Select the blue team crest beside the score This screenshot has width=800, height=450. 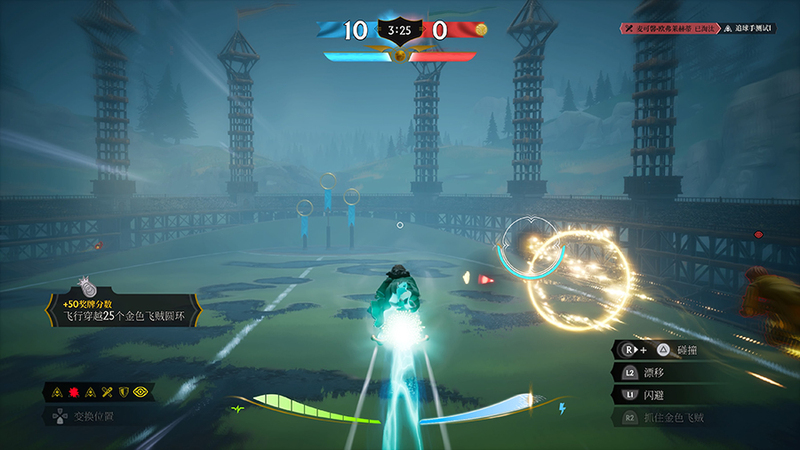(327, 30)
